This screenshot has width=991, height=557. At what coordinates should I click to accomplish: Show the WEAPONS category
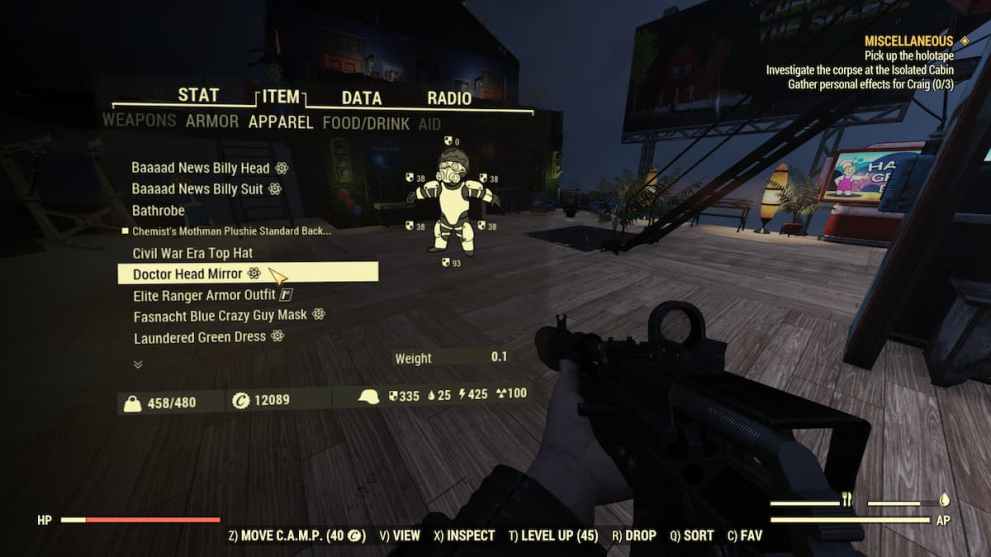pyautogui.click(x=139, y=122)
